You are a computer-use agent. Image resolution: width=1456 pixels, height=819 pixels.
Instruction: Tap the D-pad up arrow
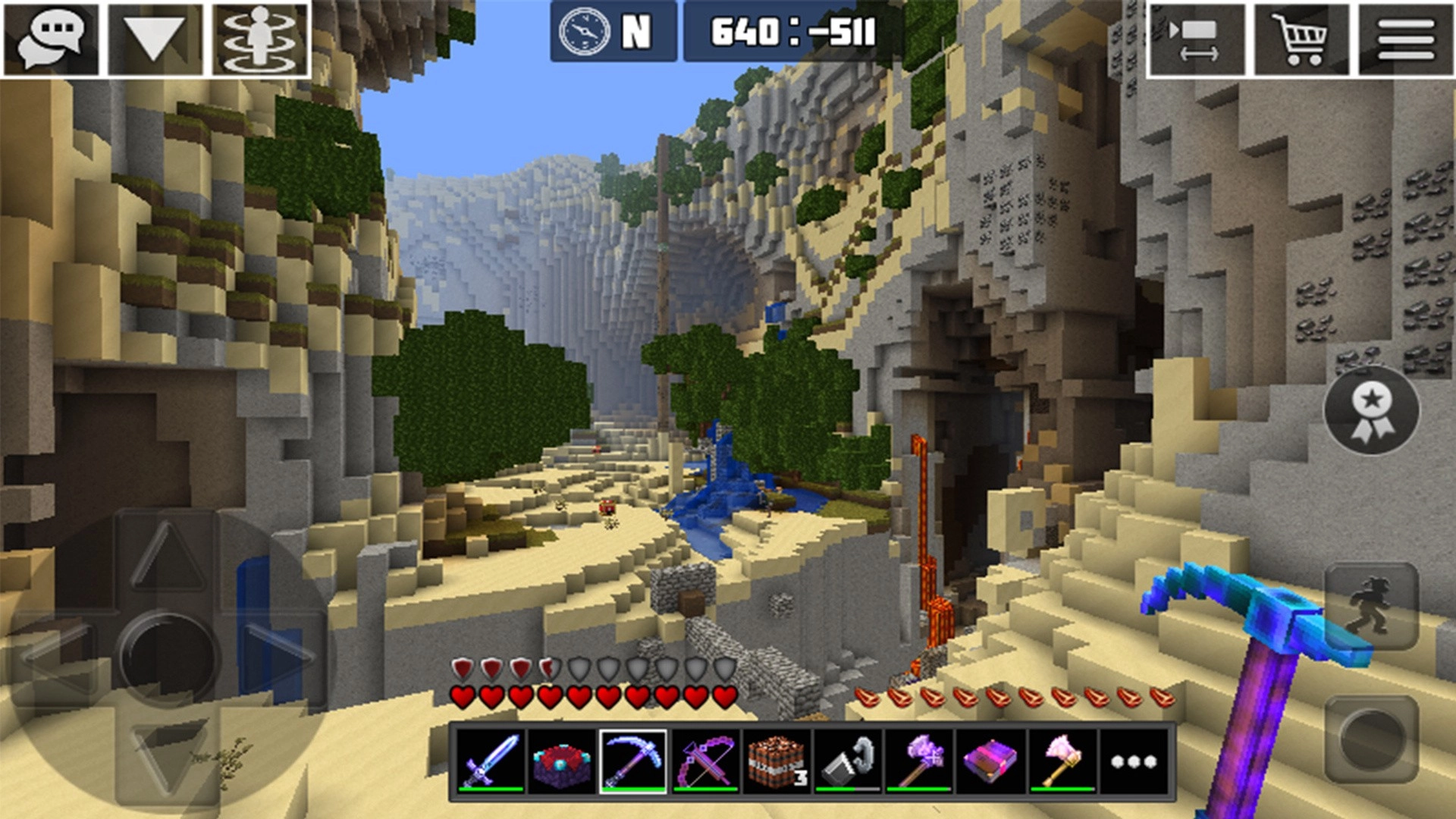coord(168,557)
